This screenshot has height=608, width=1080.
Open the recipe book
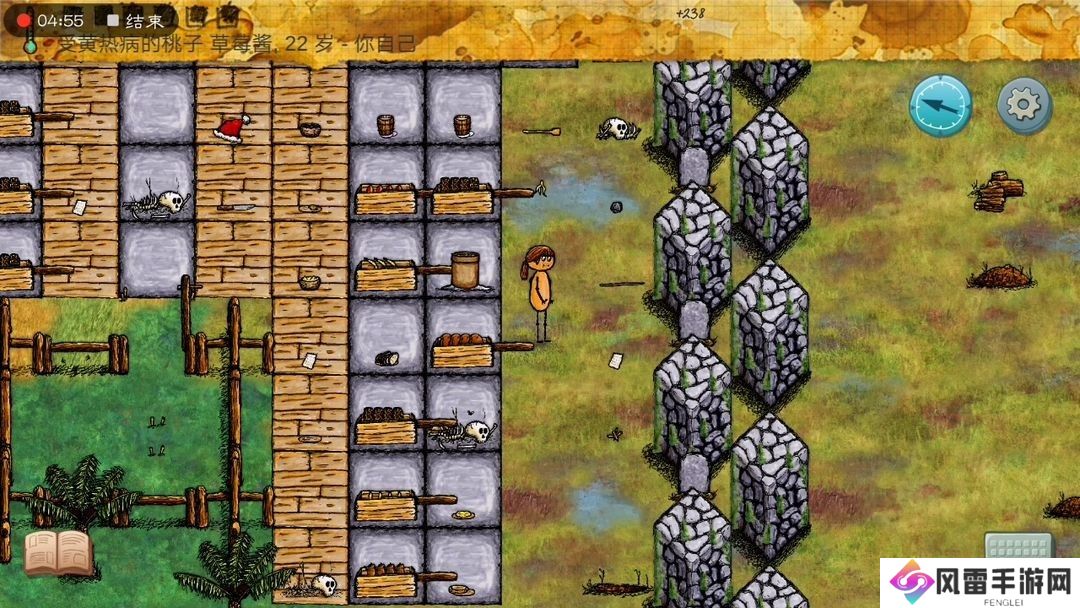(x=58, y=553)
